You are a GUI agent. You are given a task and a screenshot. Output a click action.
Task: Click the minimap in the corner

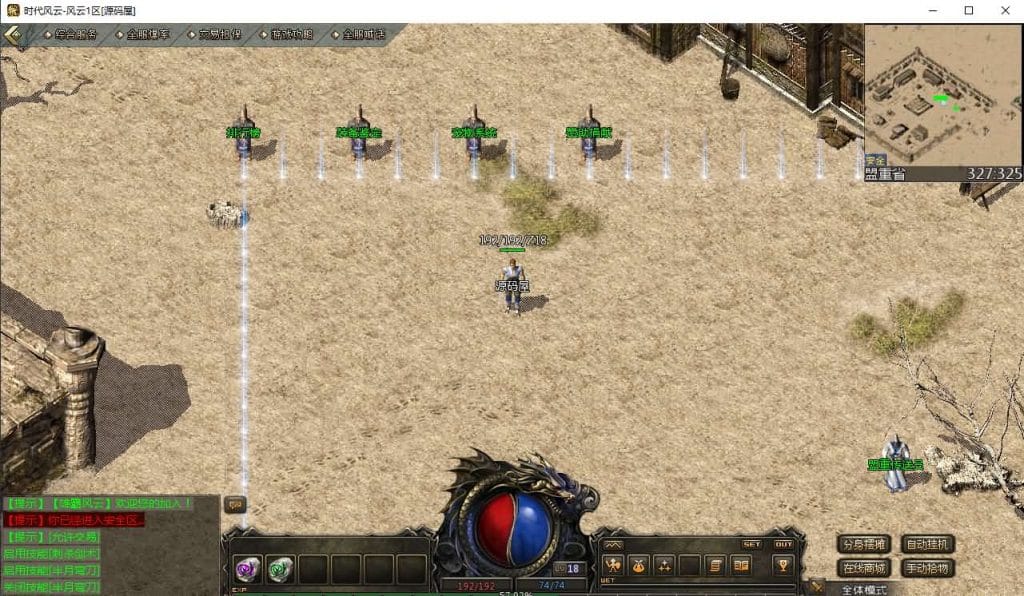[x=928, y=95]
